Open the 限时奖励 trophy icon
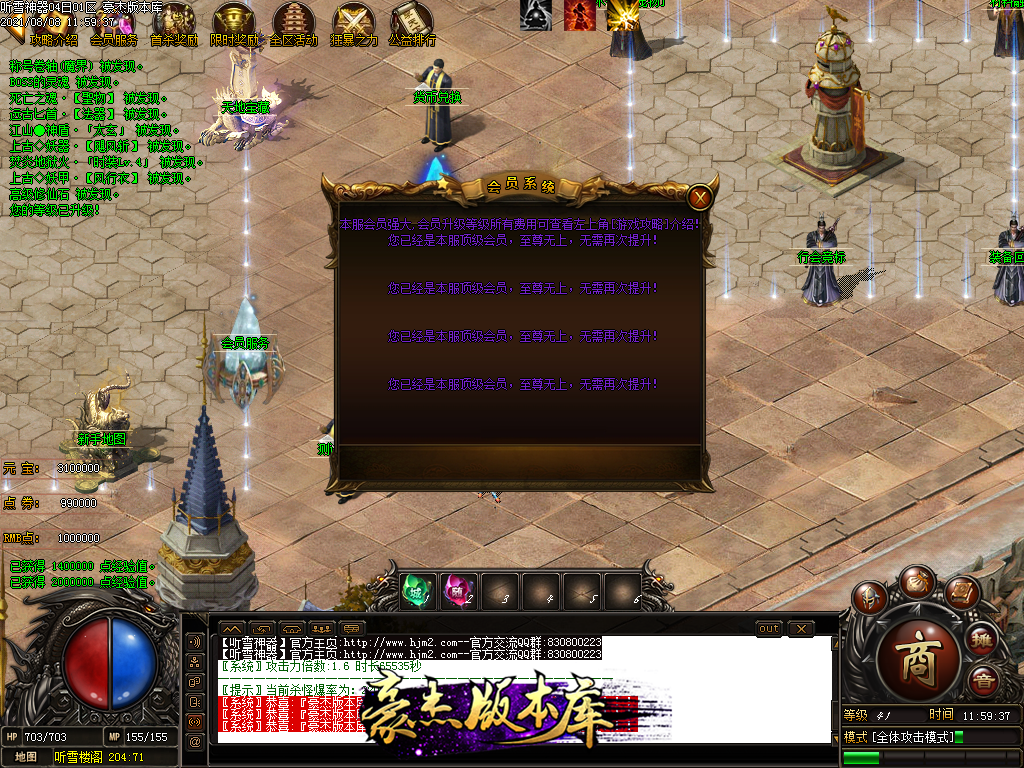Image resolution: width=1024 pixels, height=768 pixels. tap(234, 24)
